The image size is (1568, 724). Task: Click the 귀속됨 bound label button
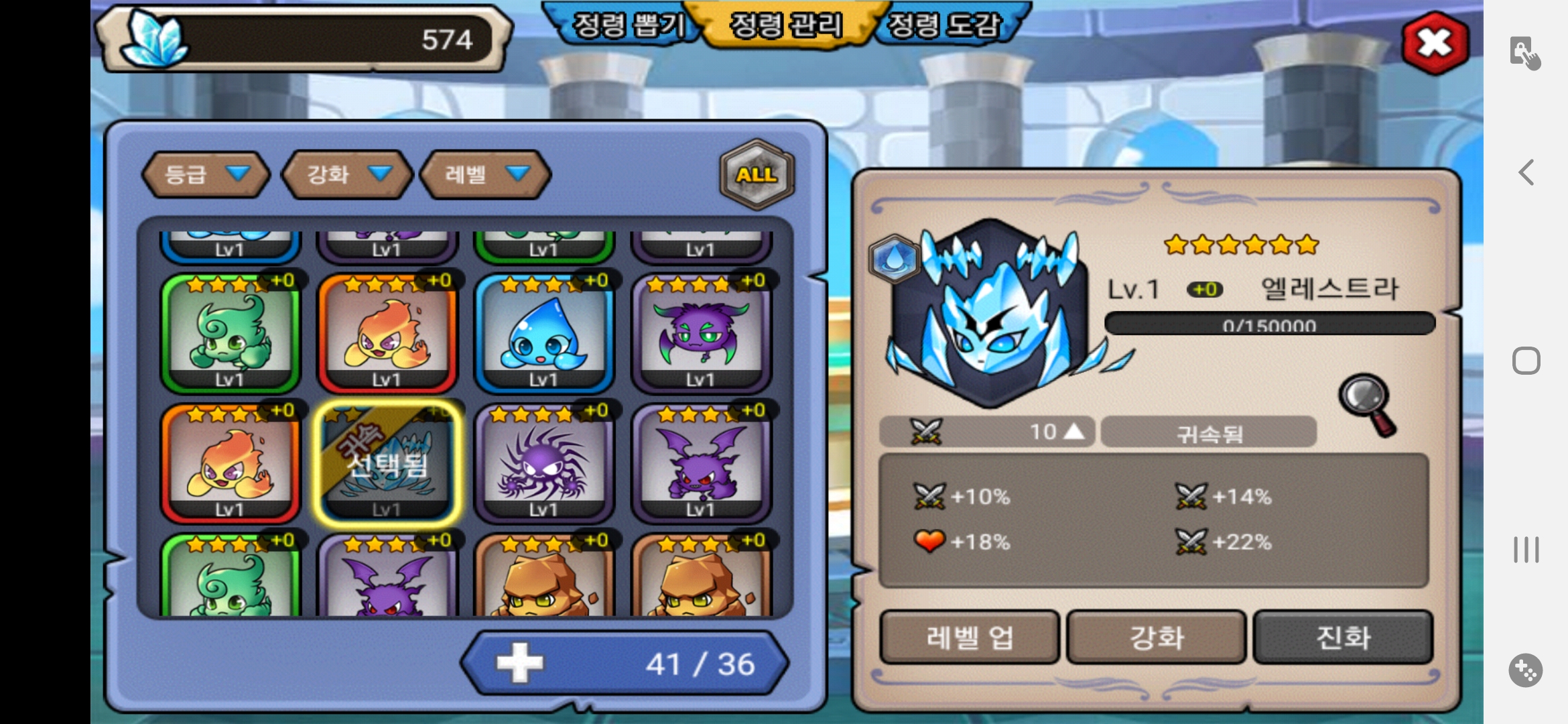click(x=1209, y=432)
